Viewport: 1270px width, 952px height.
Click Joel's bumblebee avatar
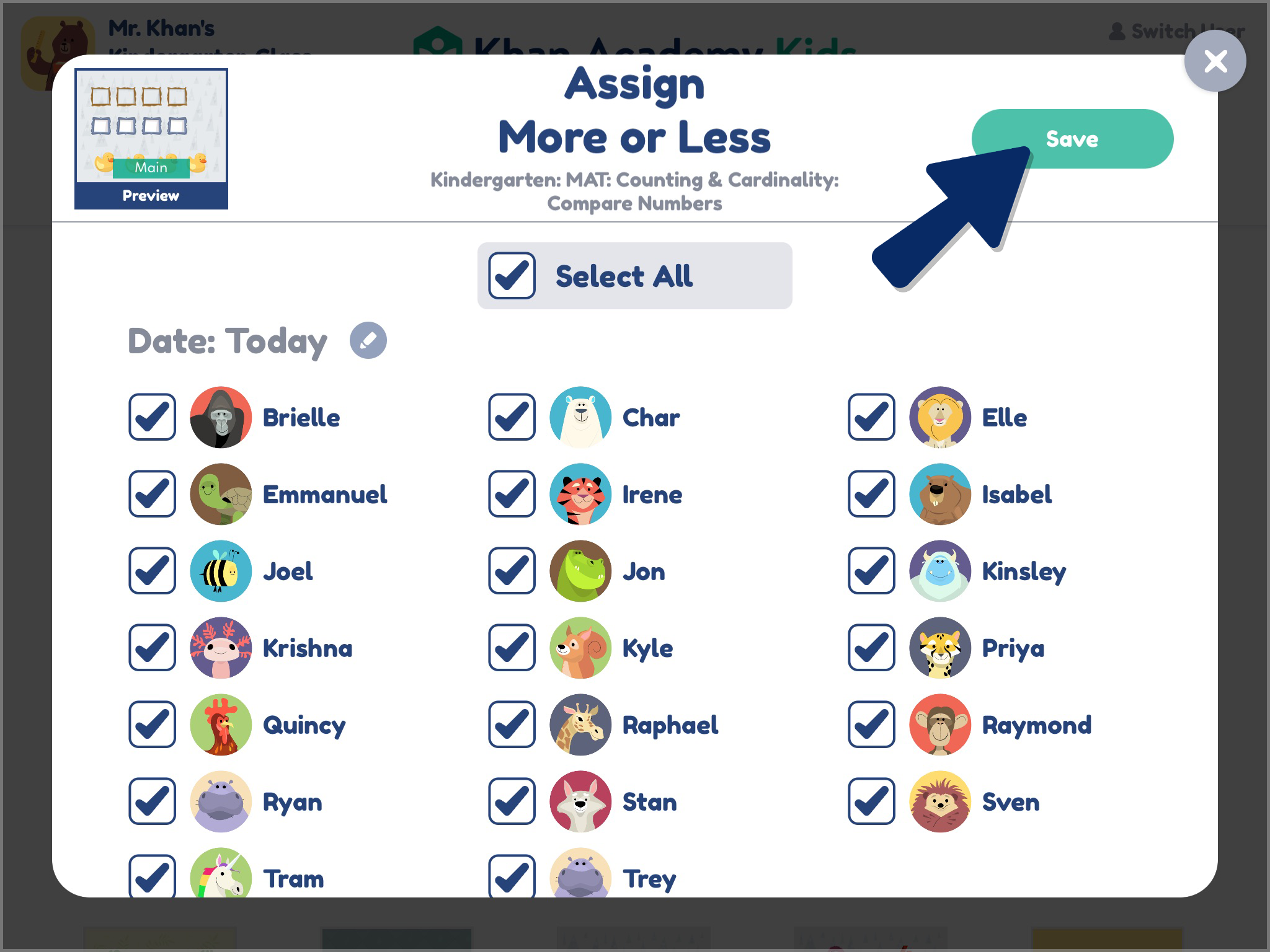pos(220,571)
